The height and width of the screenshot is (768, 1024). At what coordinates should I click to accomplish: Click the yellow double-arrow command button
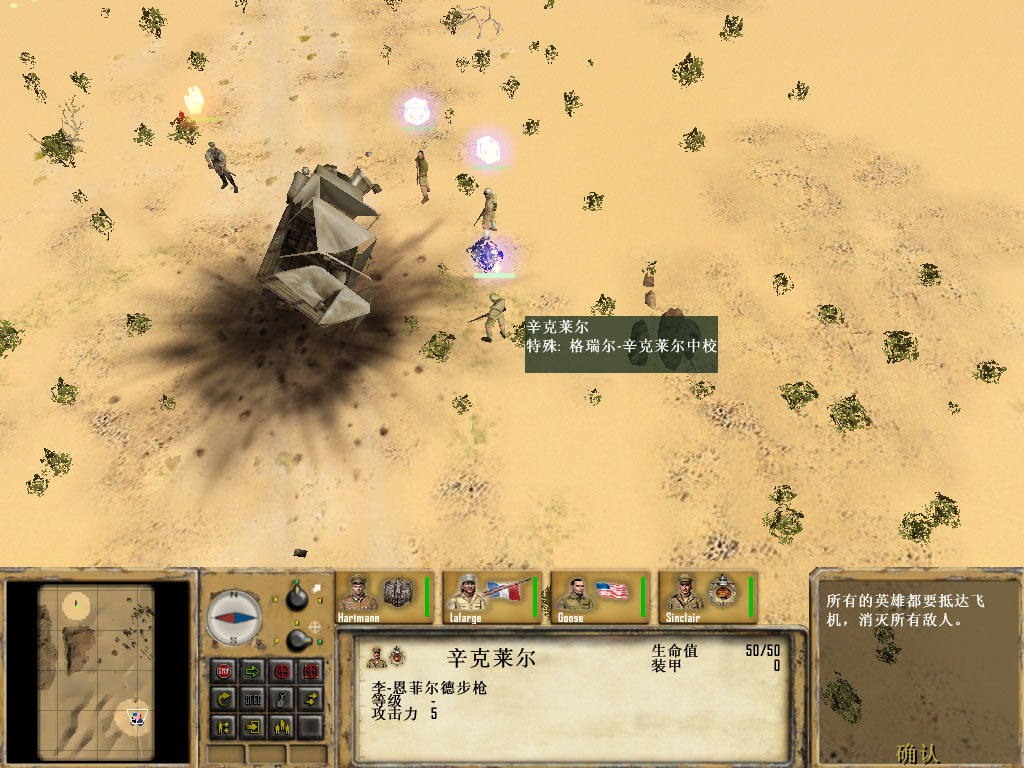(311, 698)
